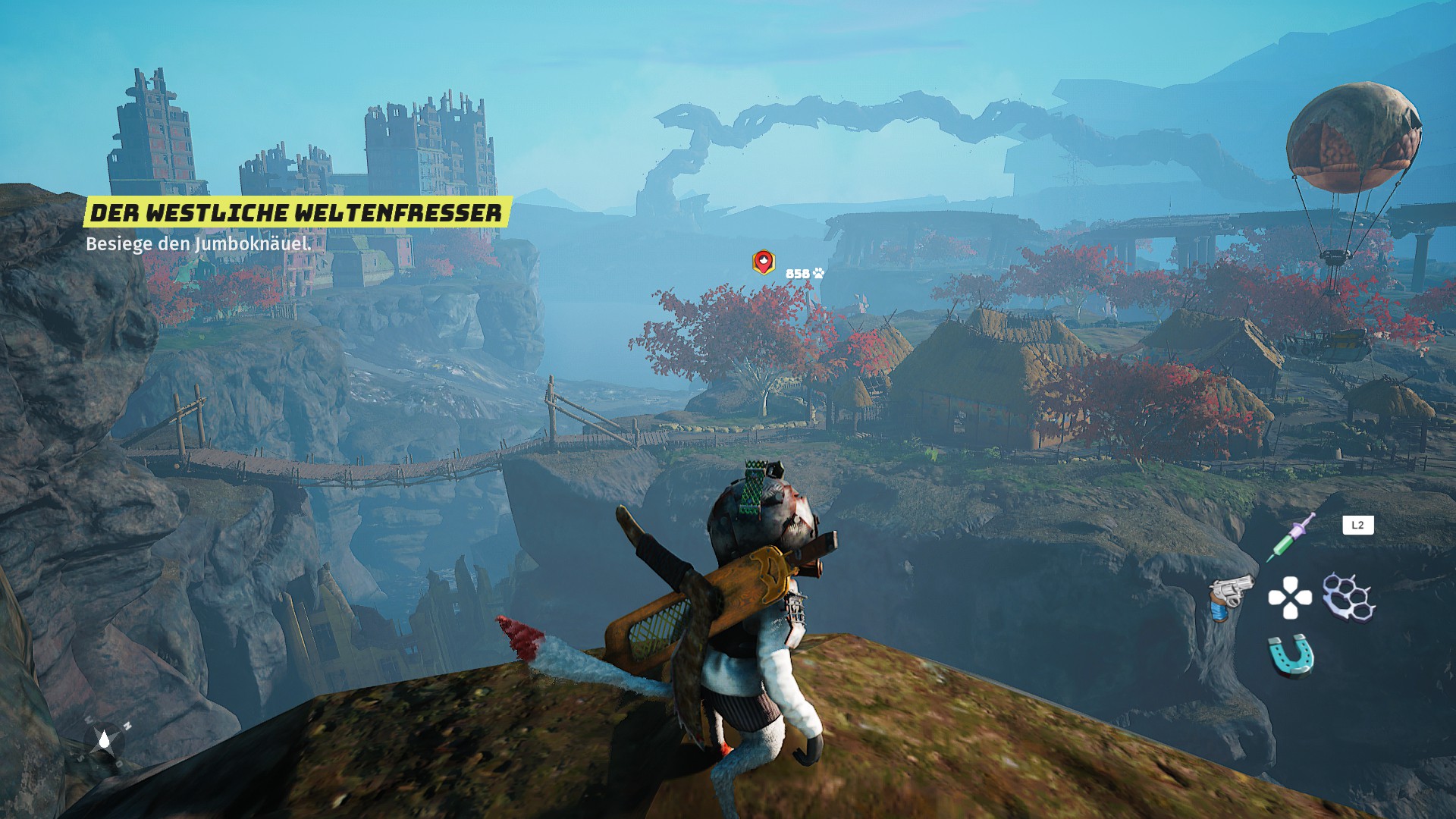Select the syringe item icon
This screenshot has height=819, width=1456.
click(x=1291, y=538)
